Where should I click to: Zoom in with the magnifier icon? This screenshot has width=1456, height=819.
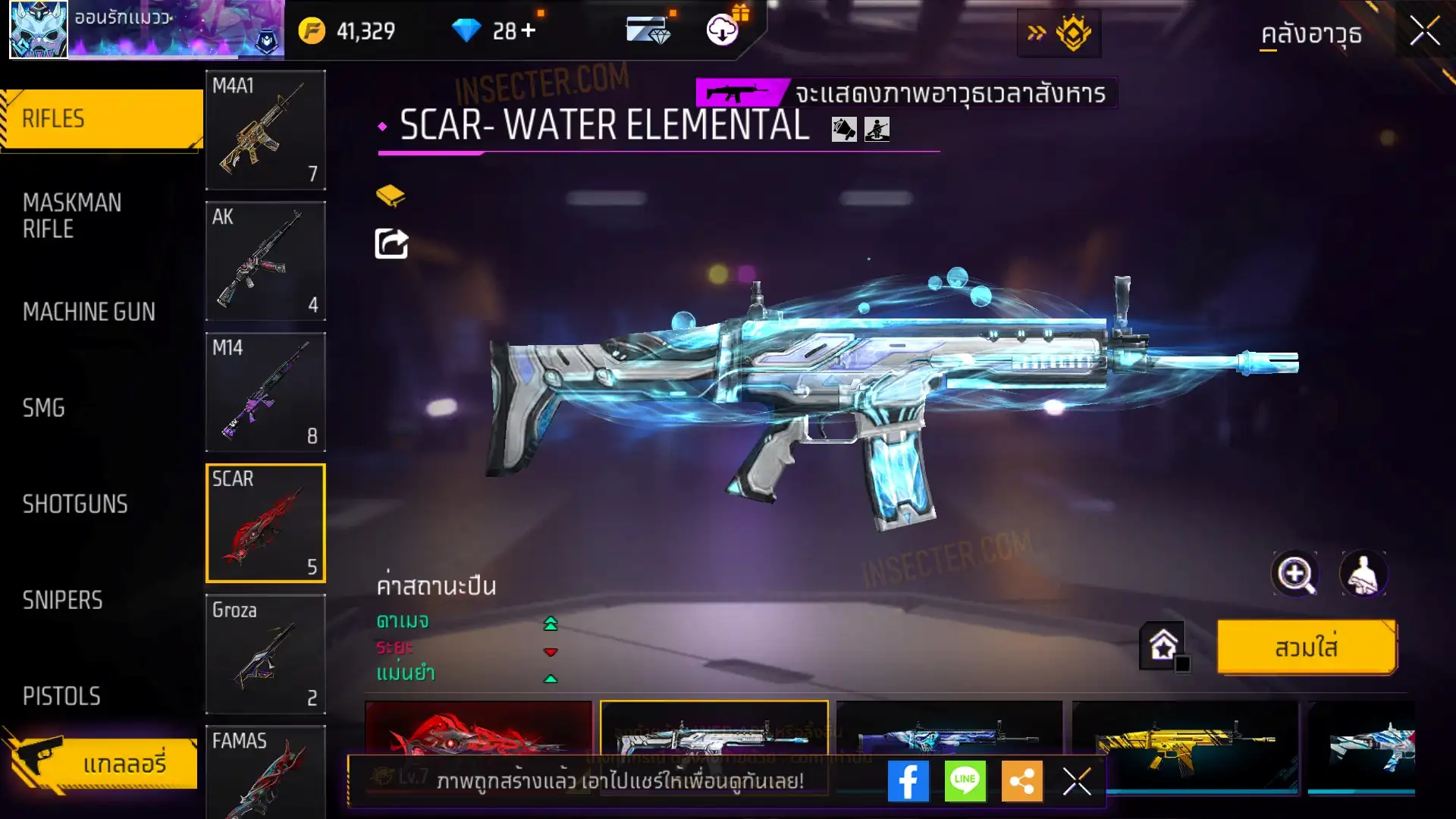(x=1295, y=574)
